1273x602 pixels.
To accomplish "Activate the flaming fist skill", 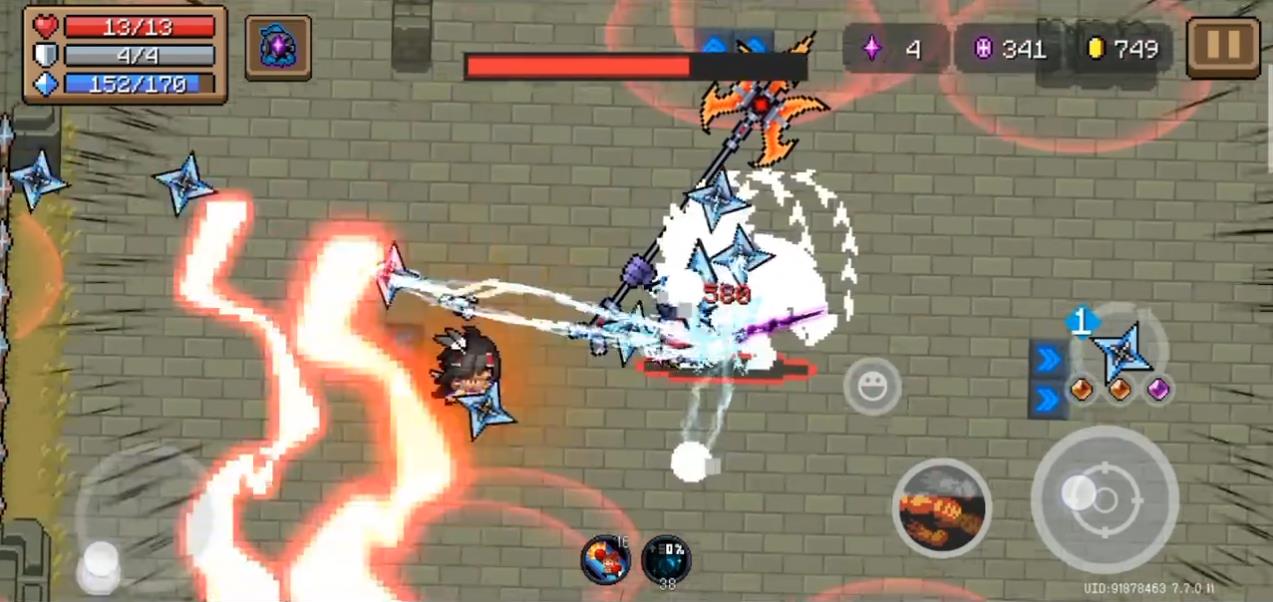I will [941, 507].
